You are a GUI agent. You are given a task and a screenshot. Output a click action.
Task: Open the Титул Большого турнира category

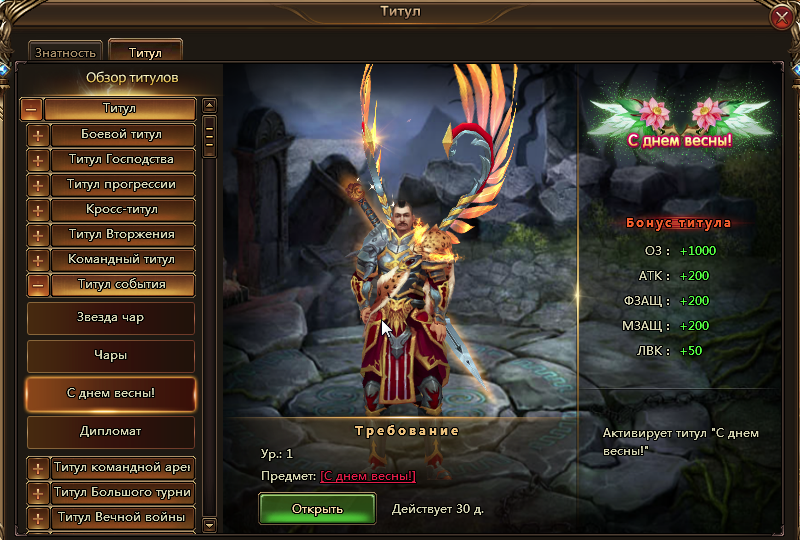pyautogui.click(x=38, y=493)
